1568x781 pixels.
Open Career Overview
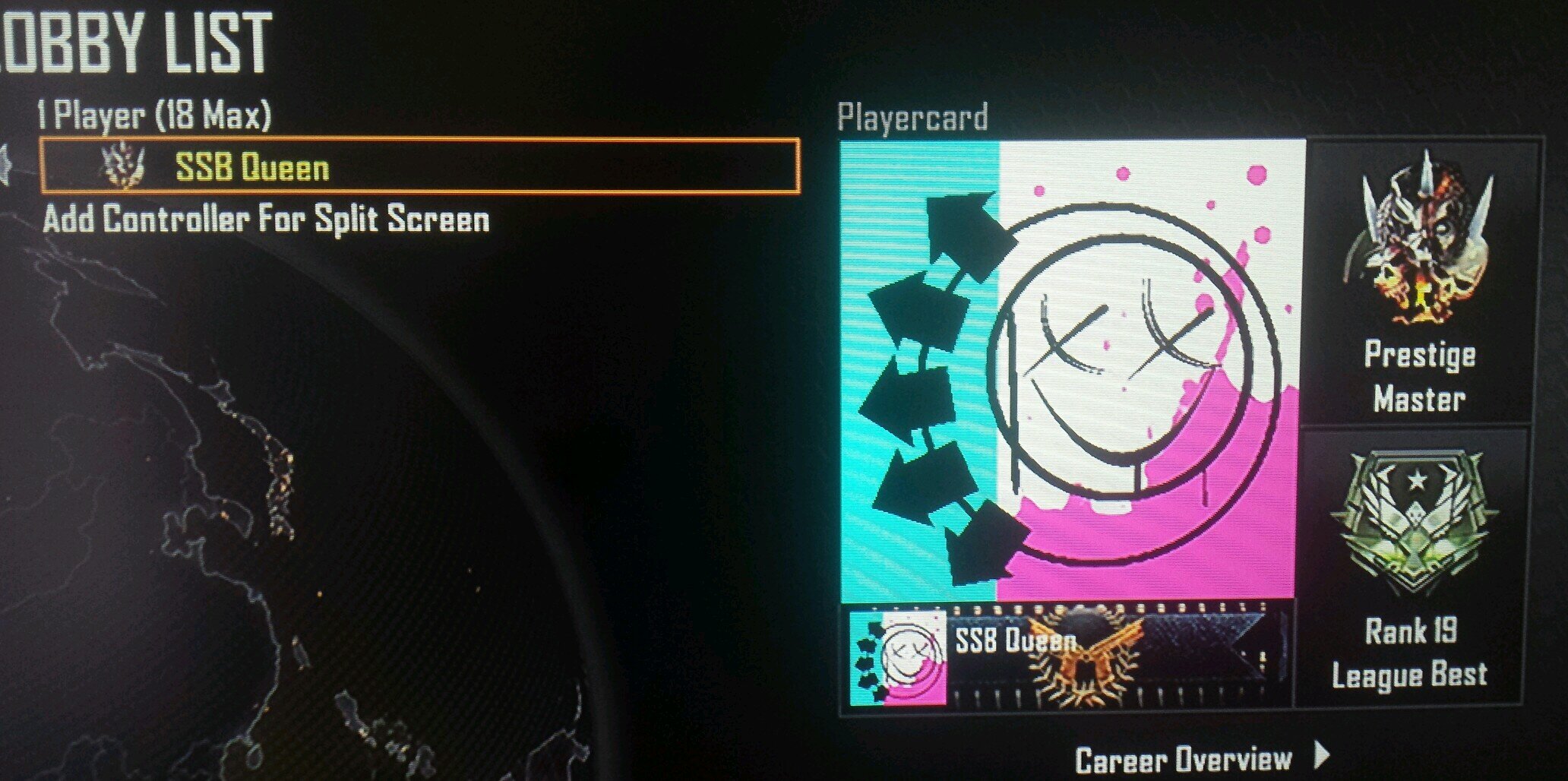(x=1185, y=756)
